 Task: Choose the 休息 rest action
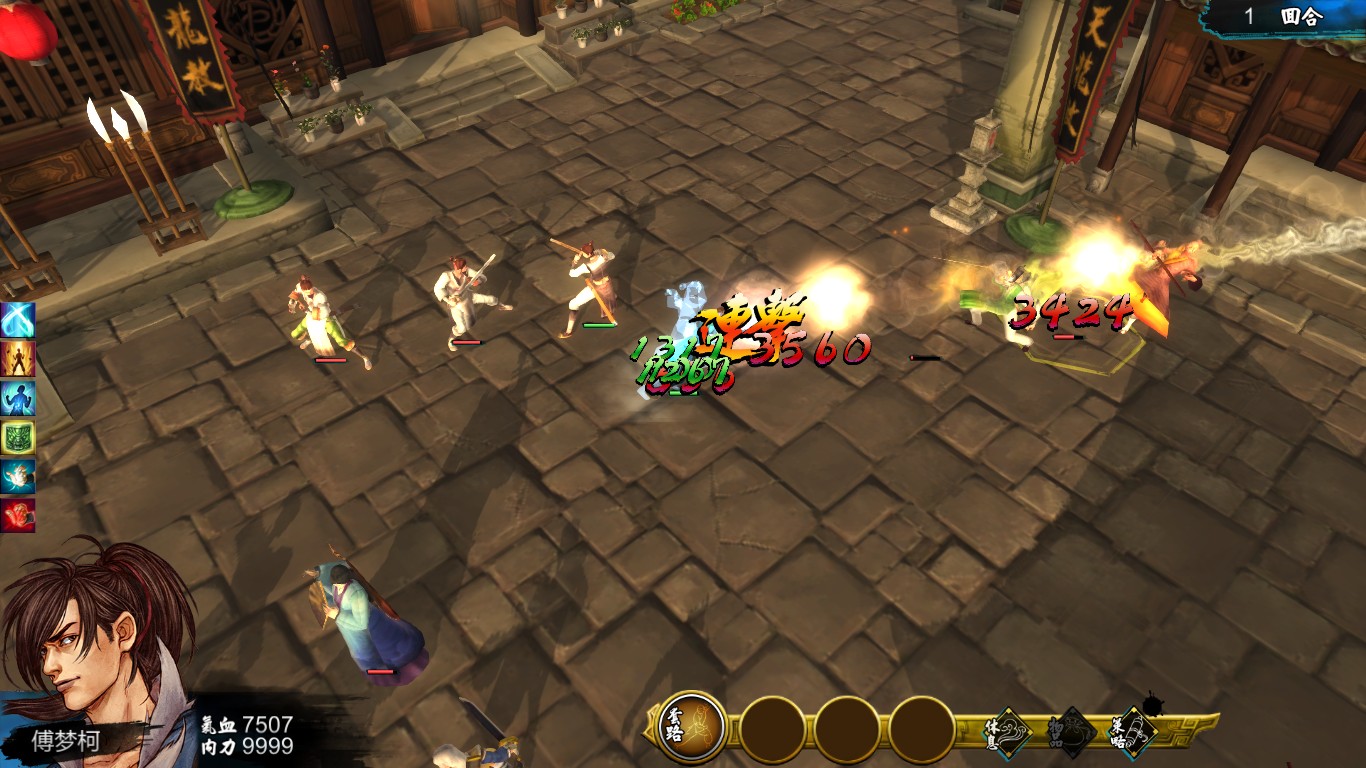click(1007, 732)
